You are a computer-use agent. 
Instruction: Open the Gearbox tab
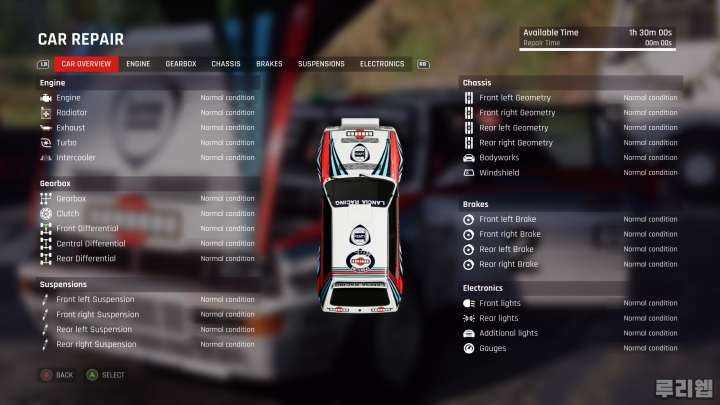181,64
